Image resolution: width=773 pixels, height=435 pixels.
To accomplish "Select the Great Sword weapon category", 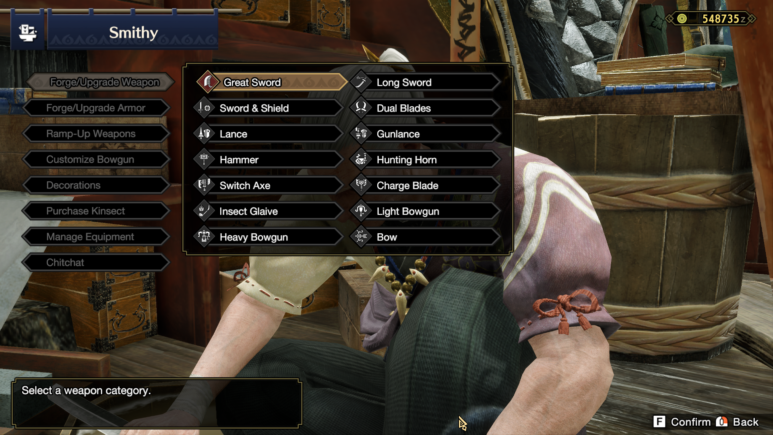I will coord(267,82).
